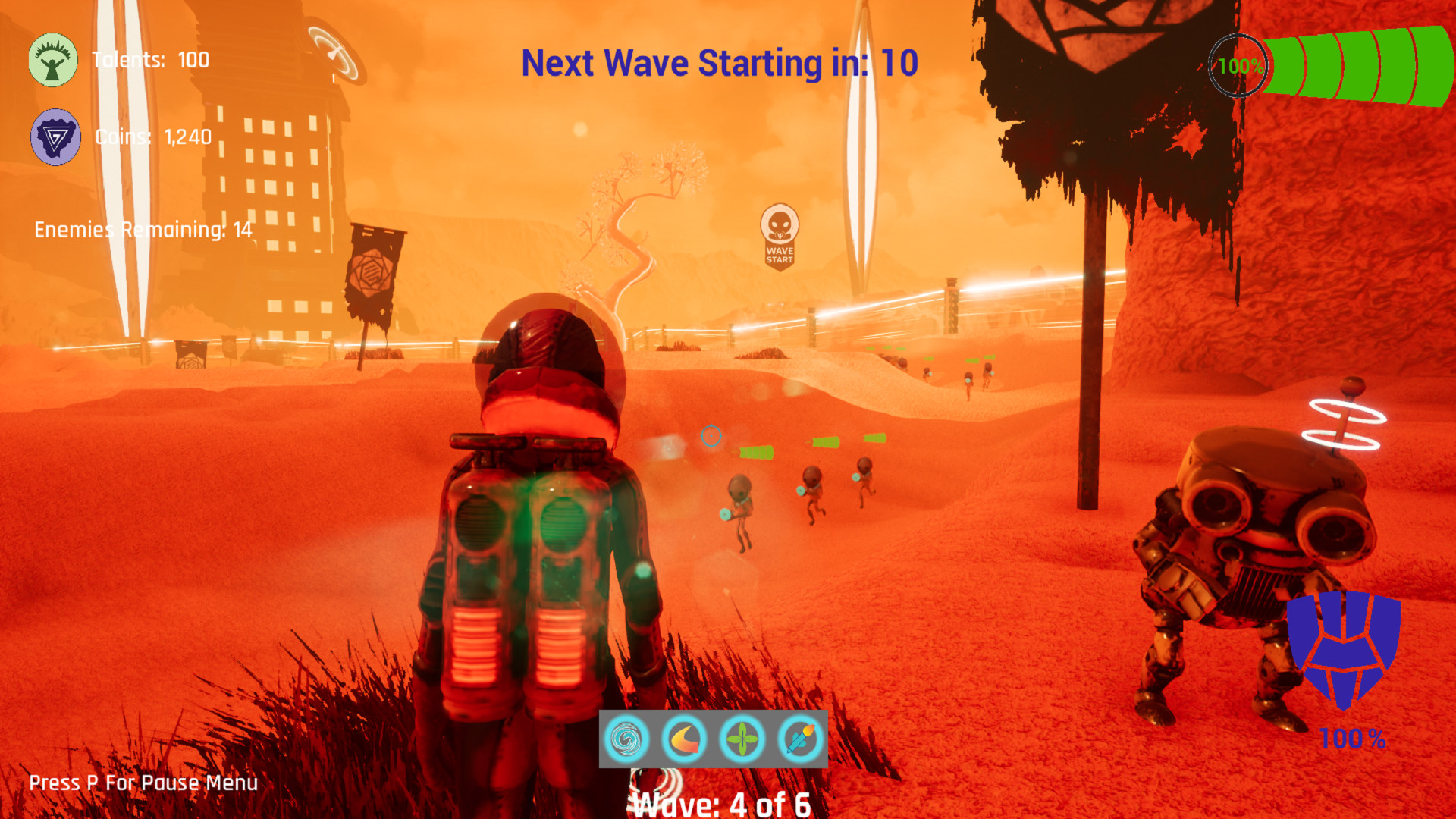1456x819 pixels.
Task: Click the alien skull on the Wave Start banner
Action: [x=779, y=222]
